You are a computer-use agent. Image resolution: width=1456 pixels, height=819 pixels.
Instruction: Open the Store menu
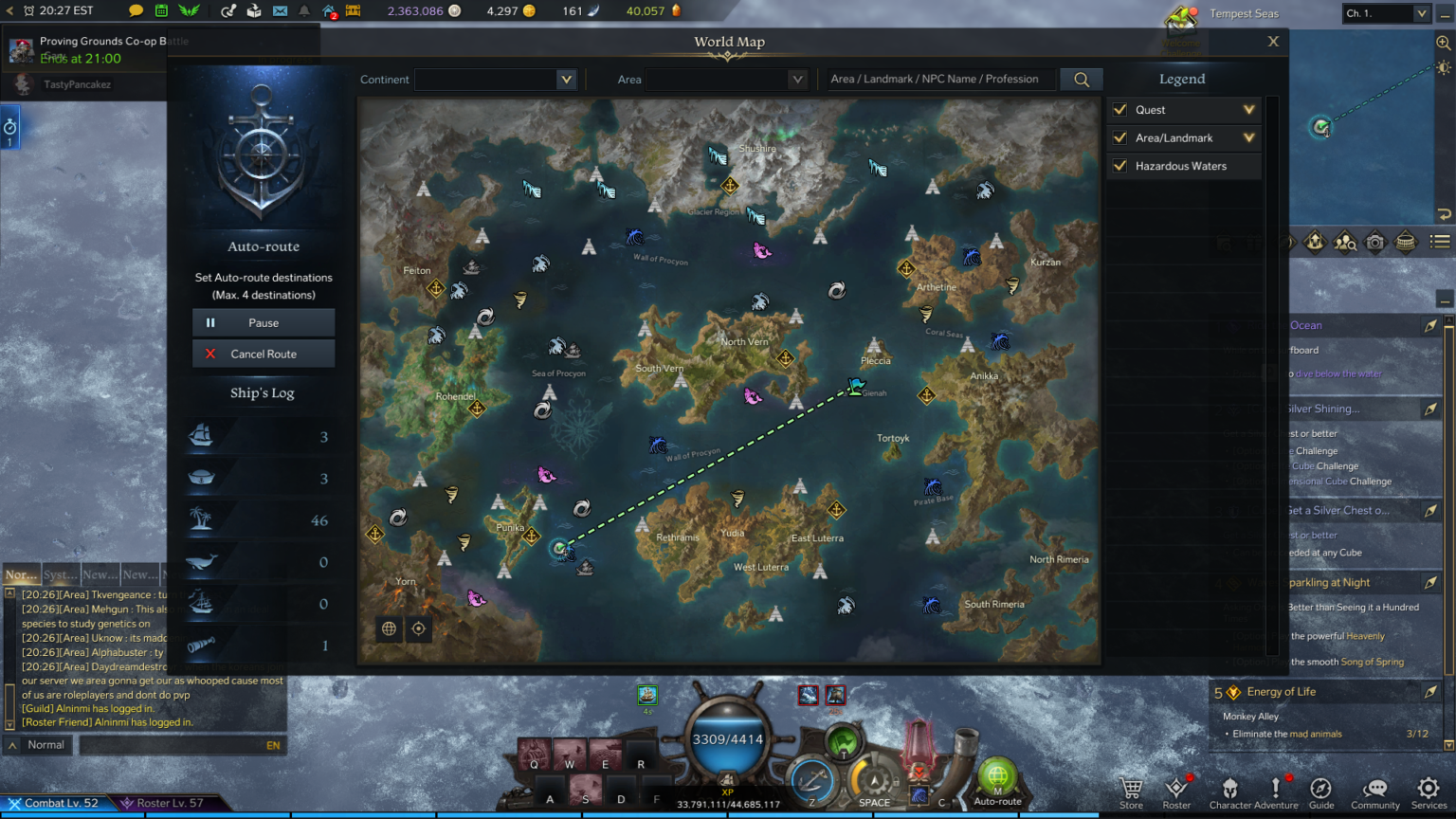point(1131,791)
